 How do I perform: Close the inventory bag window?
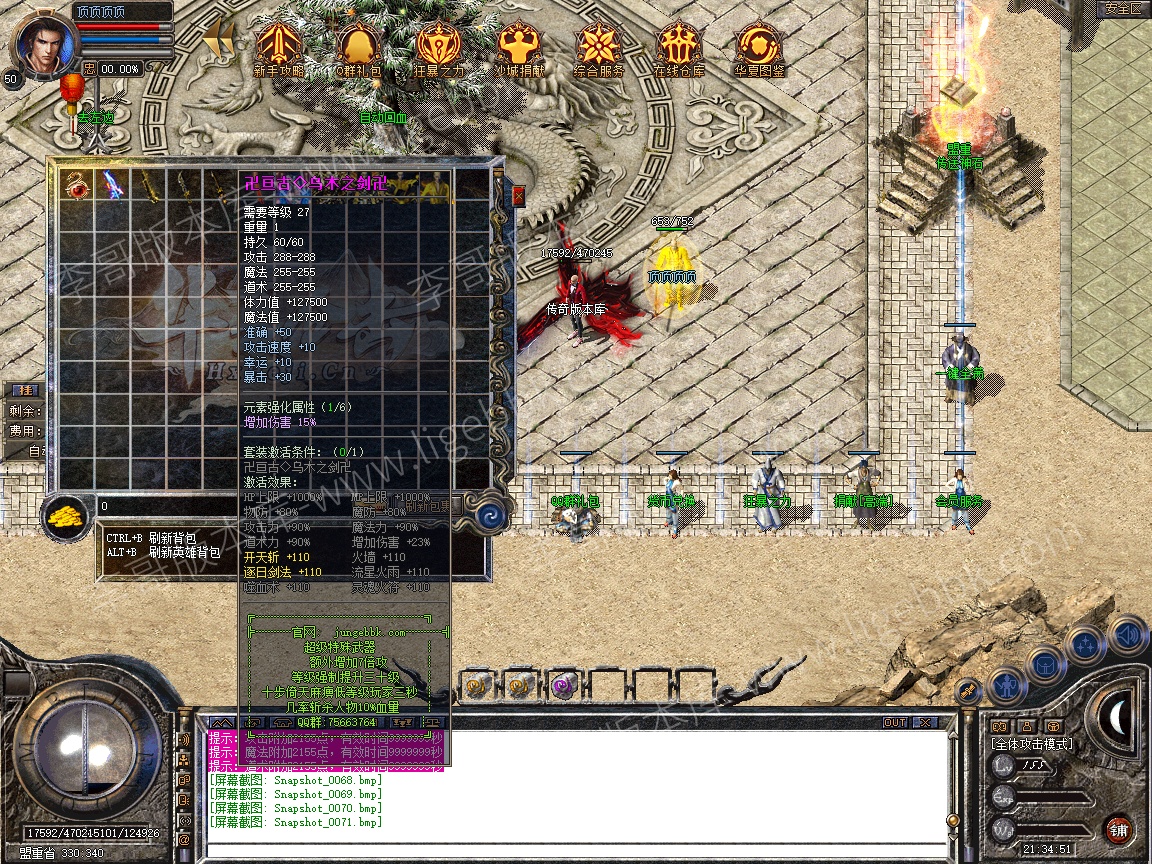(x=518, y=196)
